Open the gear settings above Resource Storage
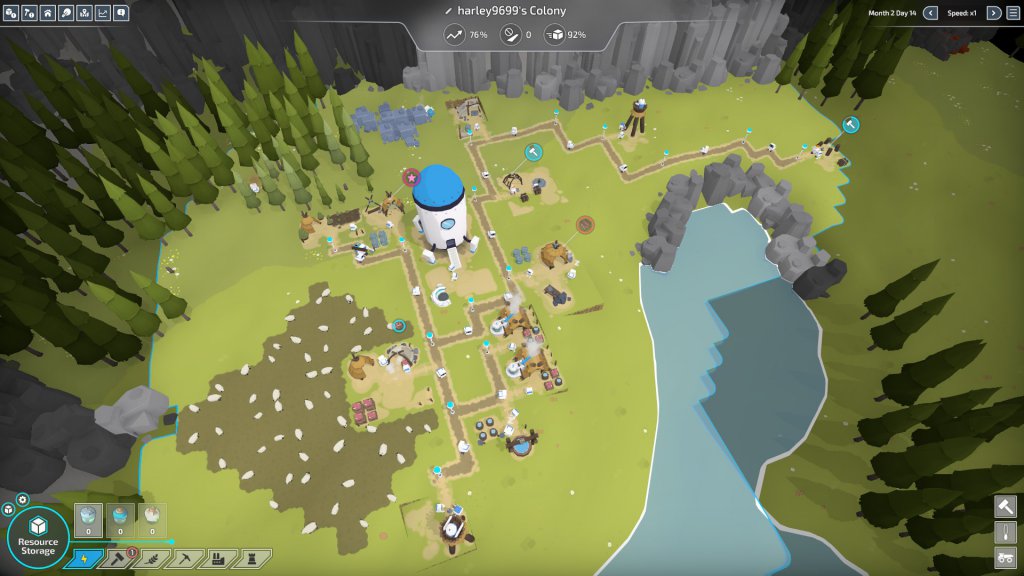 click(x=23, y=499)
